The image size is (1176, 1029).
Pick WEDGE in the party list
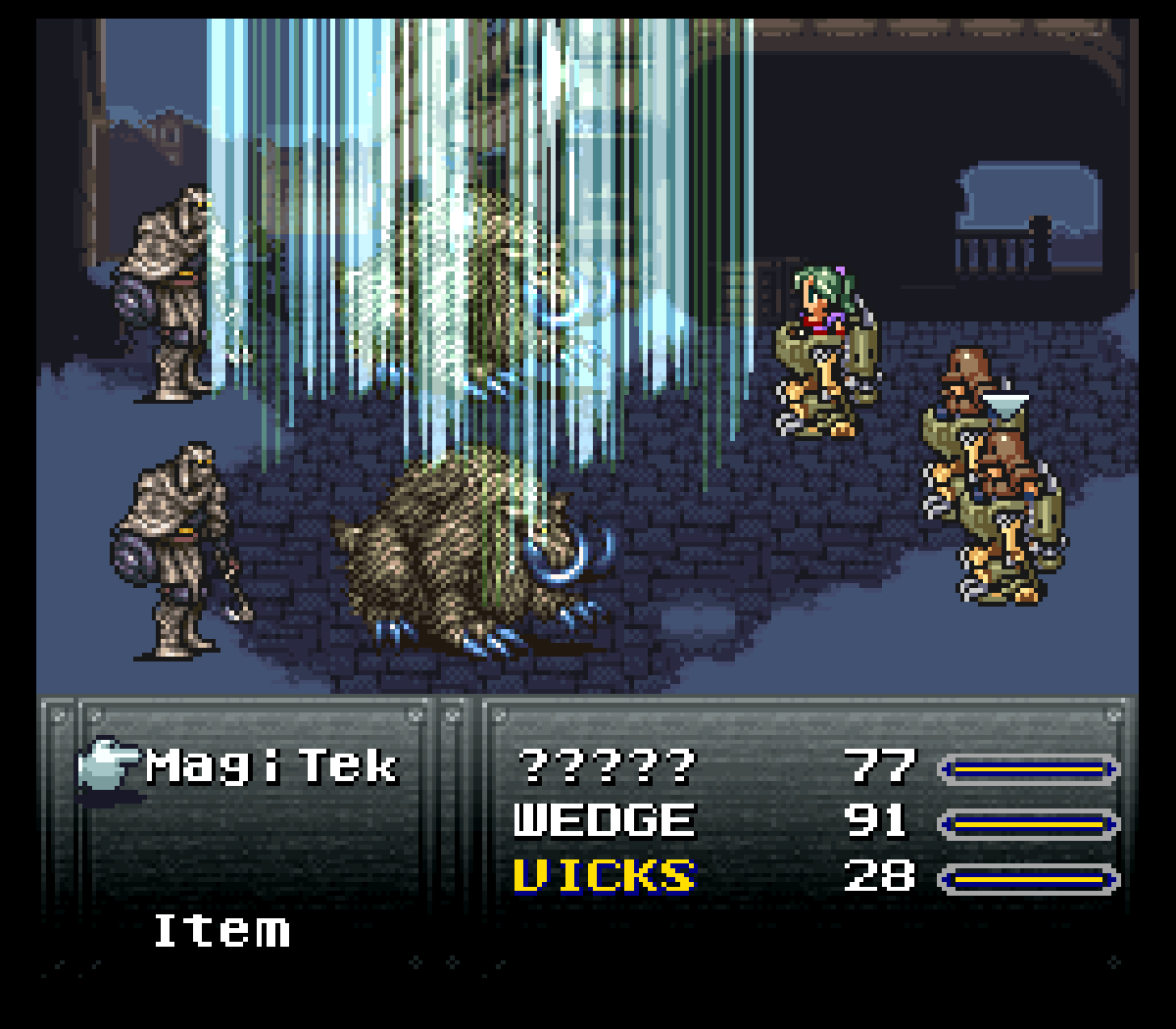click(604, 821)
